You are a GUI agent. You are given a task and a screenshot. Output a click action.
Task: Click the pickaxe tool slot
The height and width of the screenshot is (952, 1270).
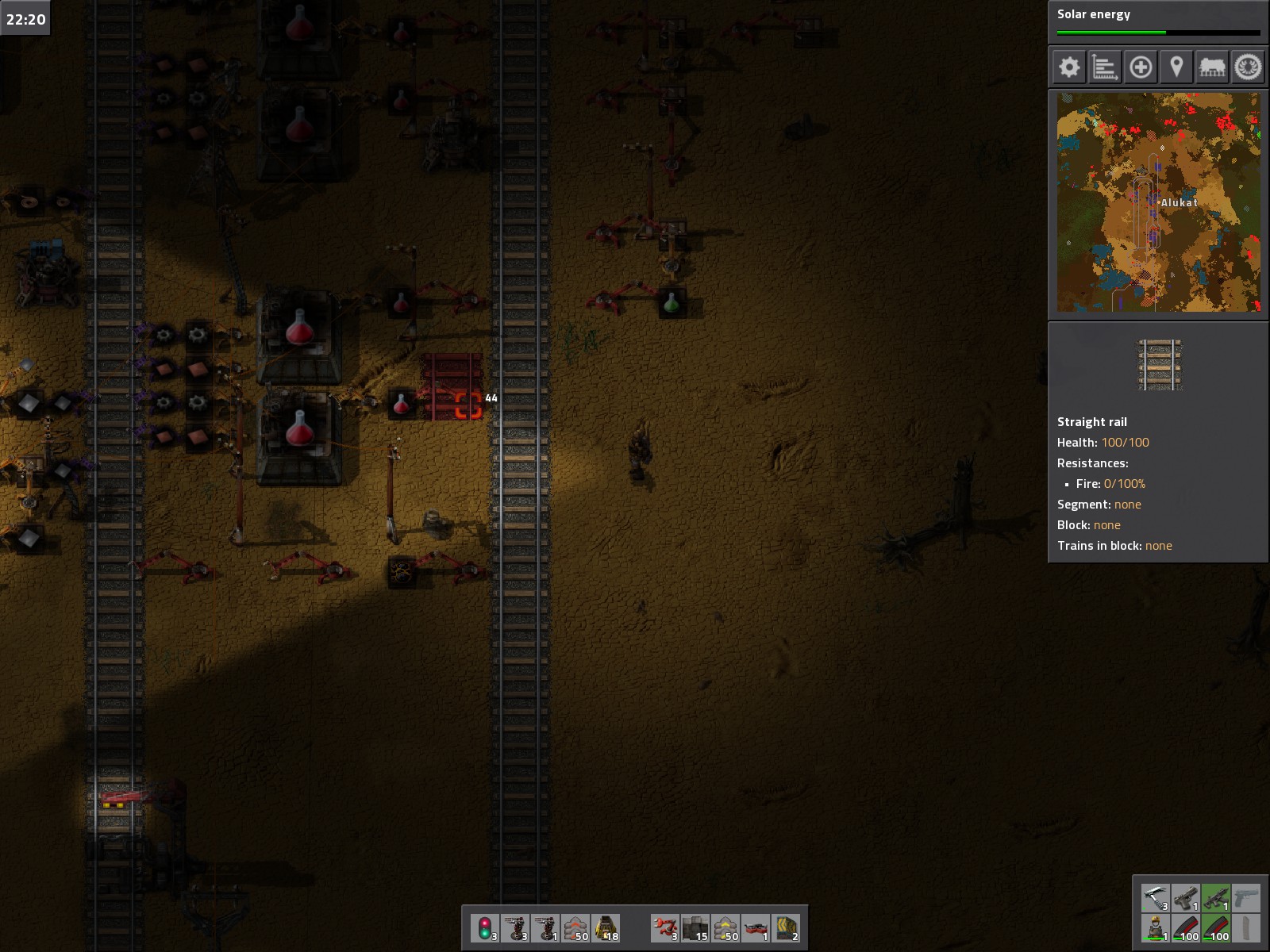(1156, 898)
